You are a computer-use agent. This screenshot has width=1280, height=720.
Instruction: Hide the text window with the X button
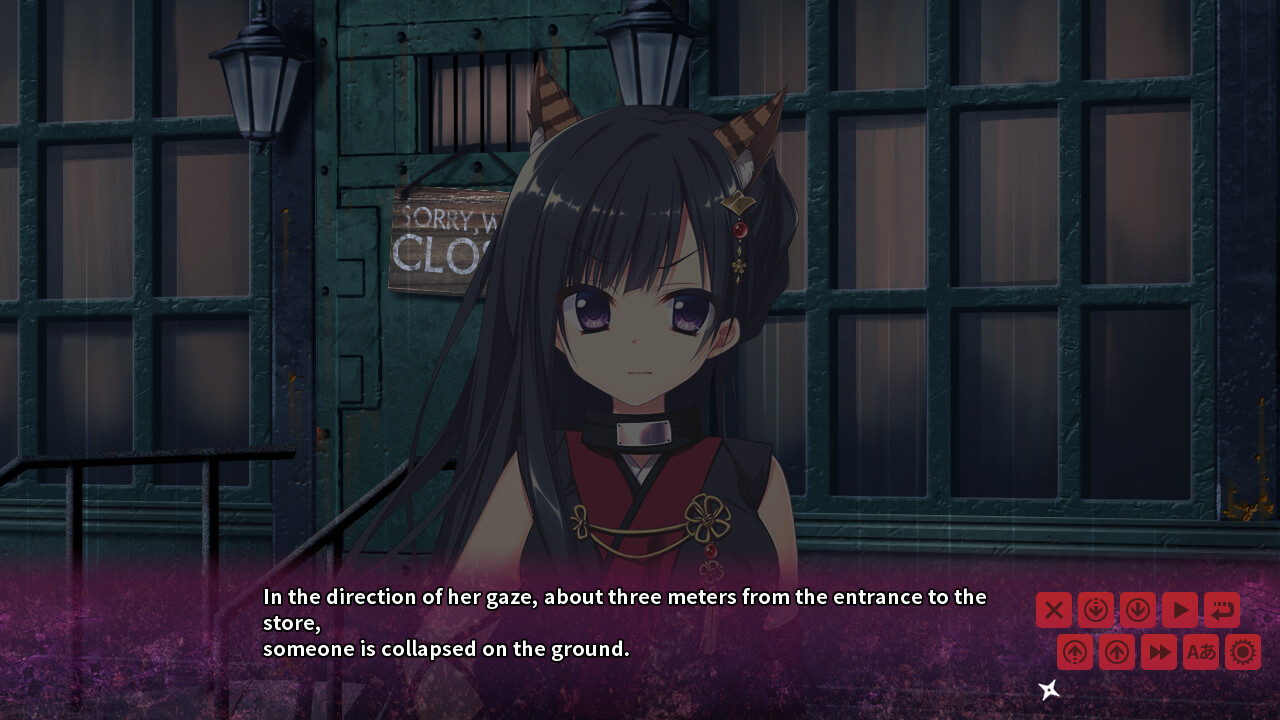(1053, 609)
